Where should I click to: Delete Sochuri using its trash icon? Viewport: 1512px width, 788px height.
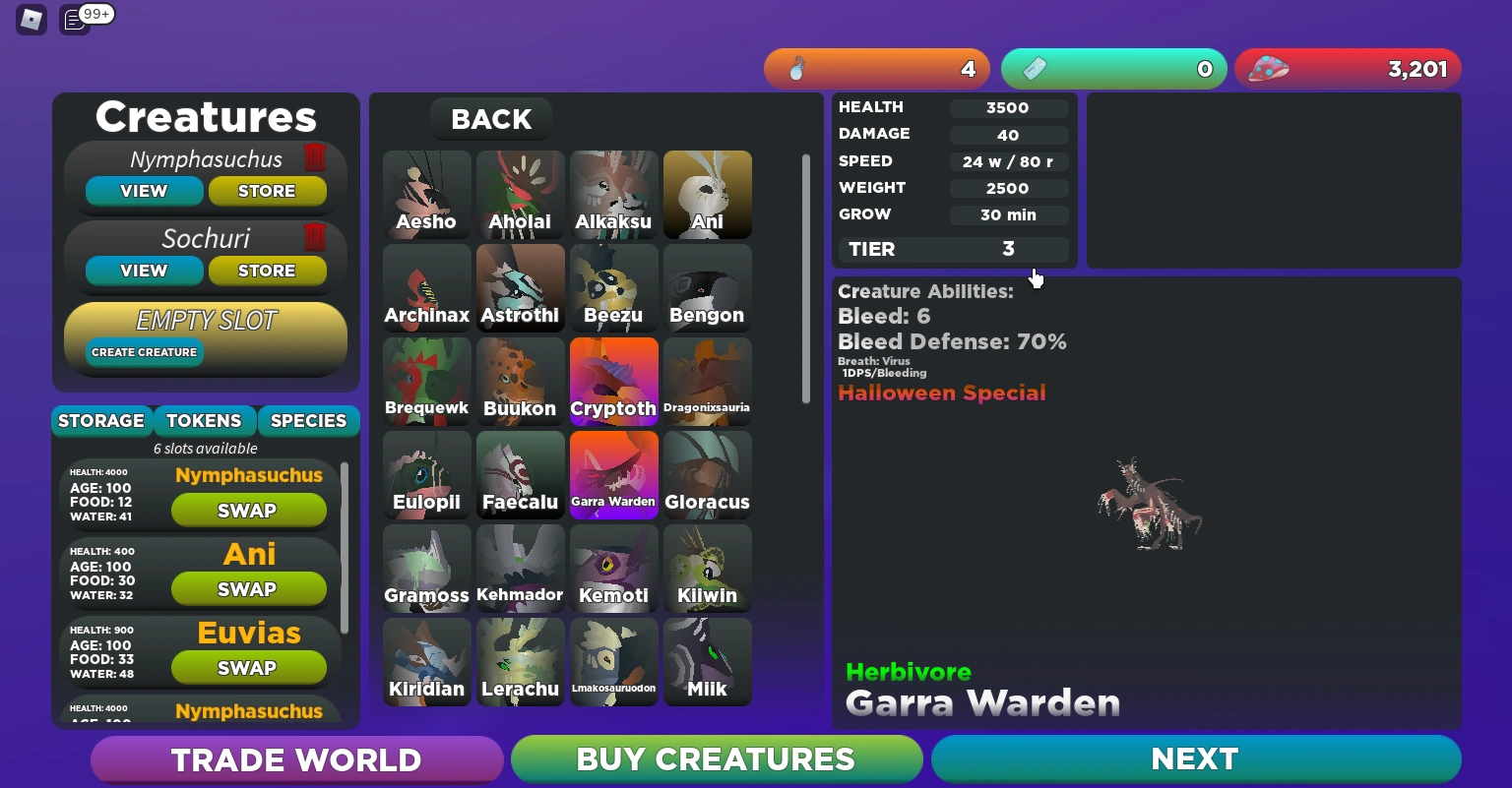point(314,238)
